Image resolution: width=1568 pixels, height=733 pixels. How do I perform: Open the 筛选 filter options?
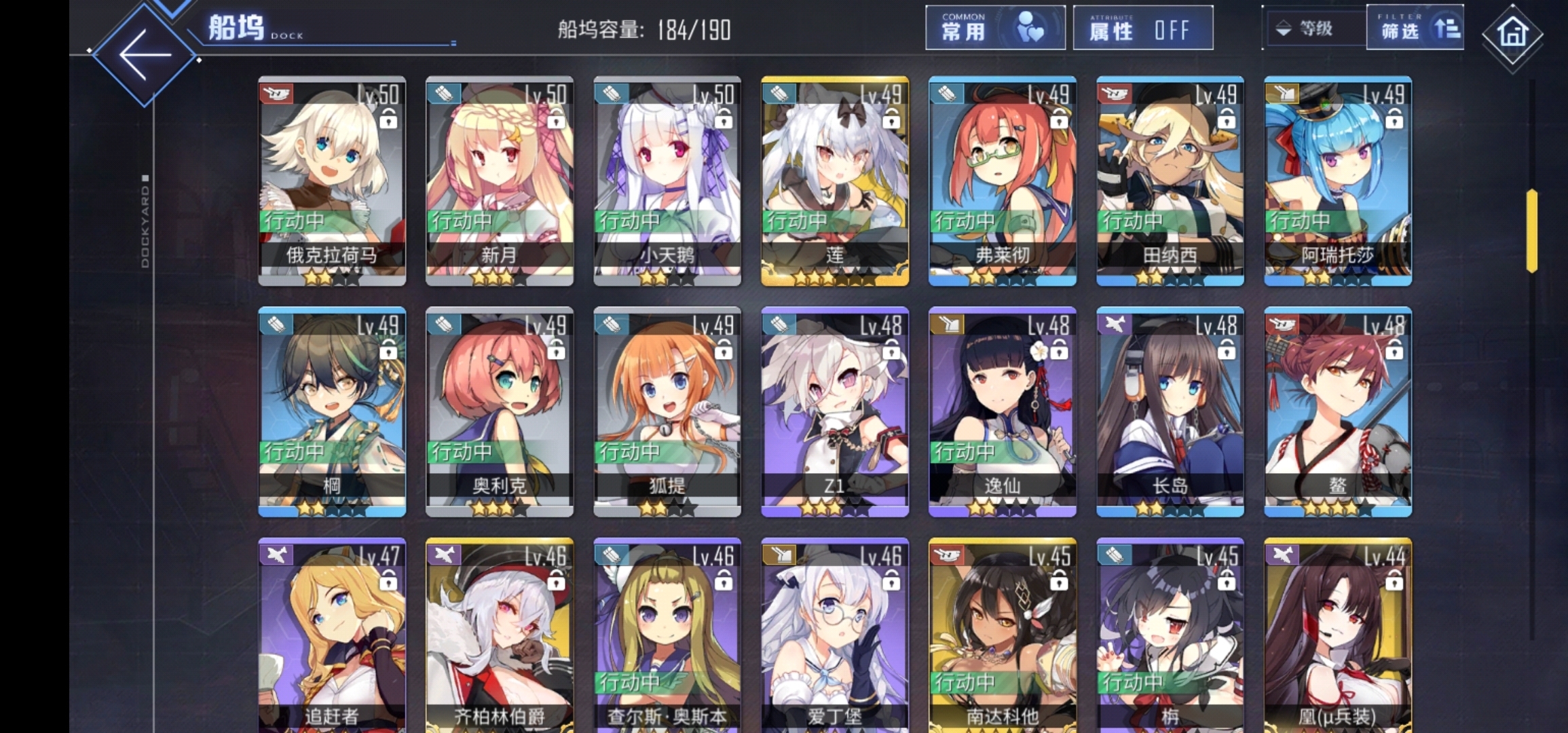[1415, 29]
